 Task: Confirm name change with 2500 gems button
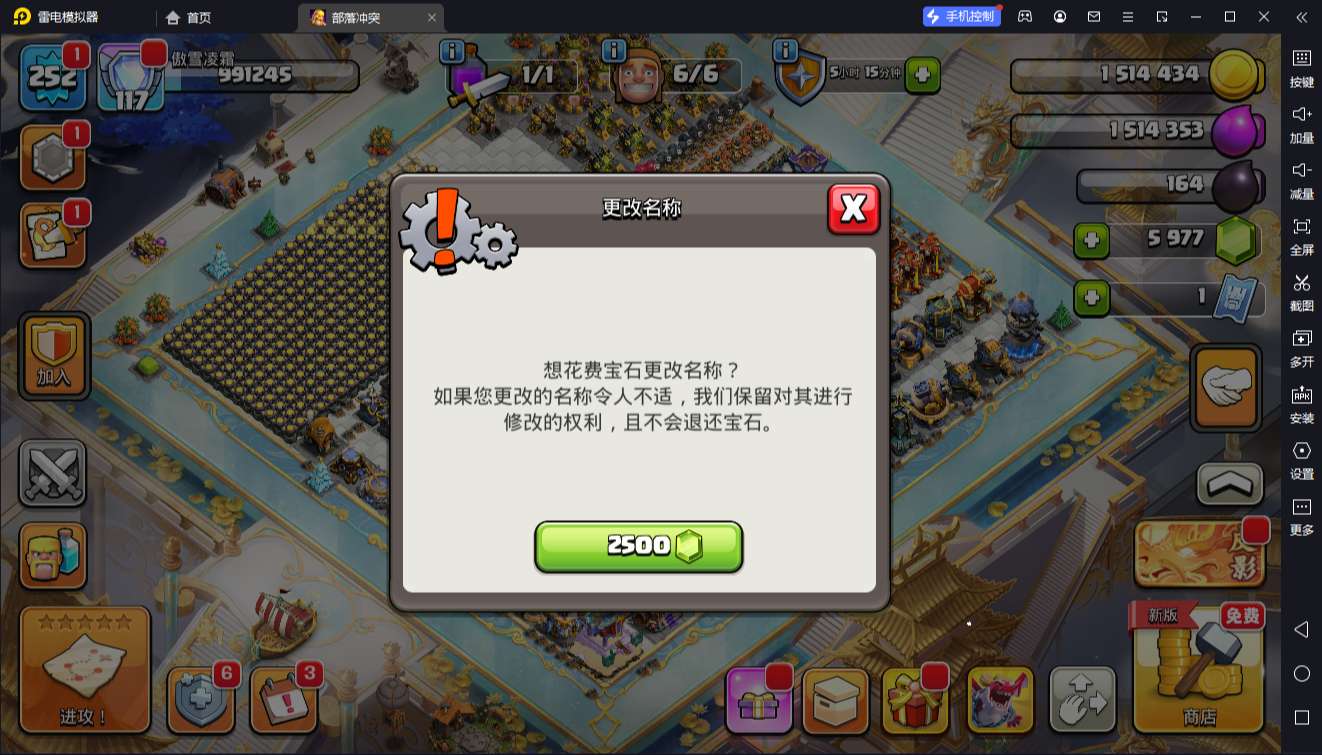[x=638, y=545]
